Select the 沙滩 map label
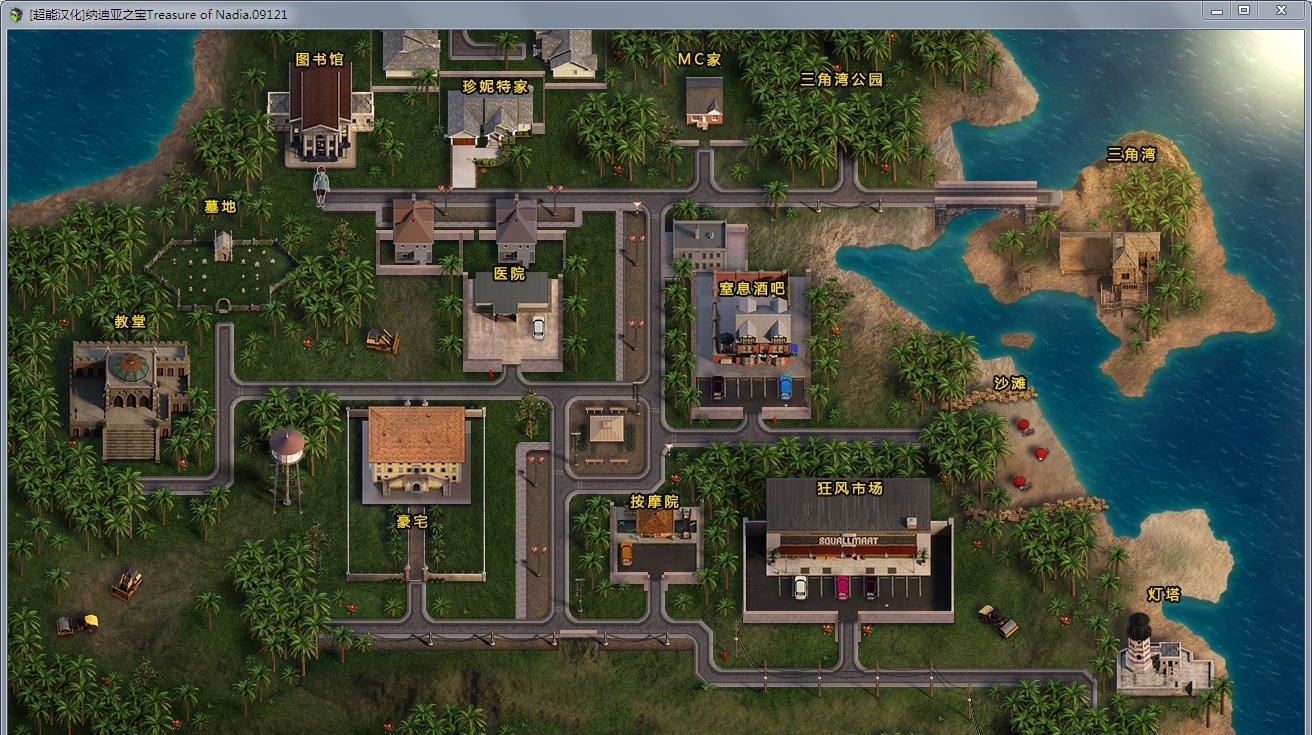This screenshot has height=735, width=1312. tap(1010, 383)
